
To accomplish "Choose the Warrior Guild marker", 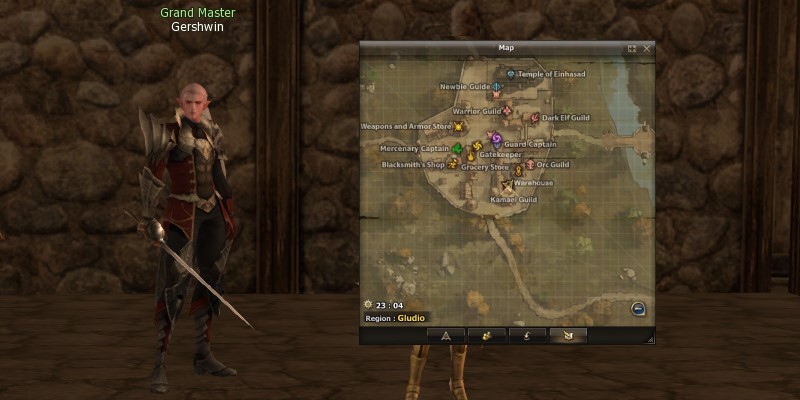I will [507, 111].
